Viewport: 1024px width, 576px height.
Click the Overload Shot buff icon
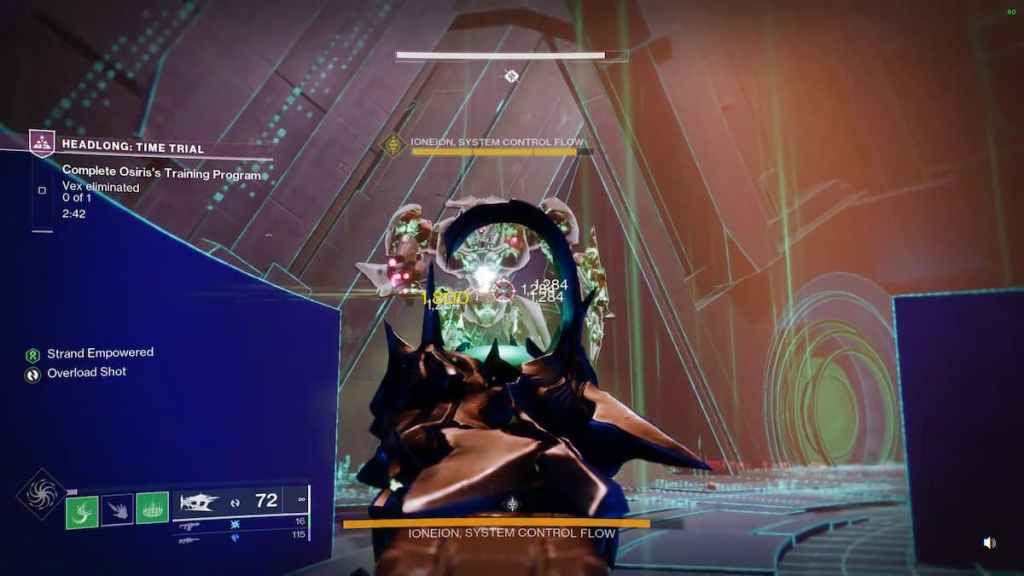33,375
